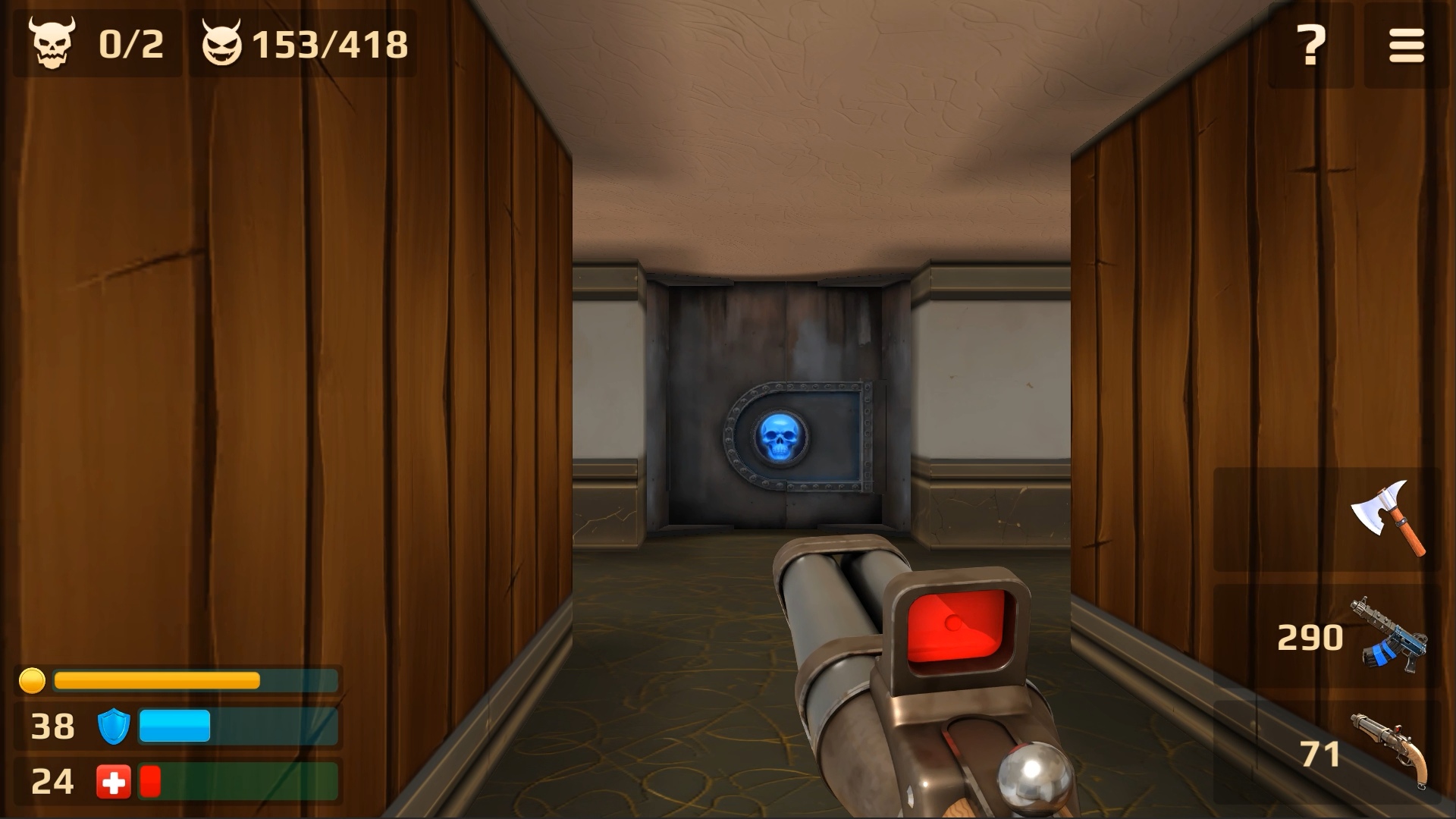Open the hamburger game menu
The height and width of the screenshot is (819, 1456).
1407,43
